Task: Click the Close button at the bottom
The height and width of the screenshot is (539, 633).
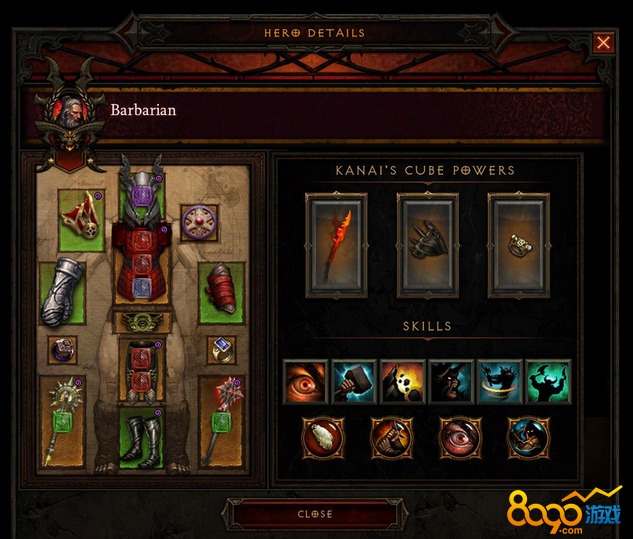Action: click(315, 514)
